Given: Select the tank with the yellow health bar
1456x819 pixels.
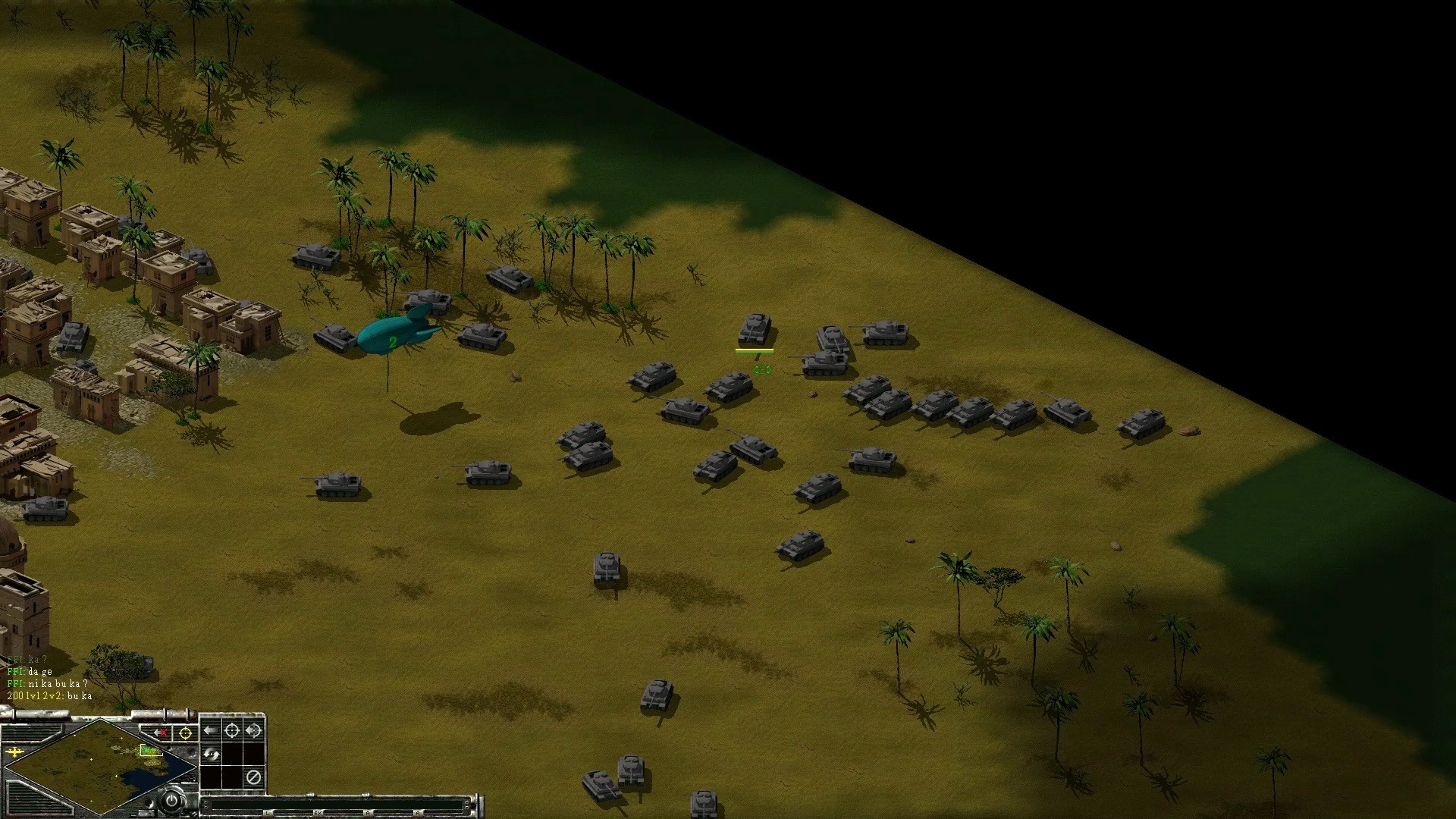Looking at the screenshot, I should 755,330.
